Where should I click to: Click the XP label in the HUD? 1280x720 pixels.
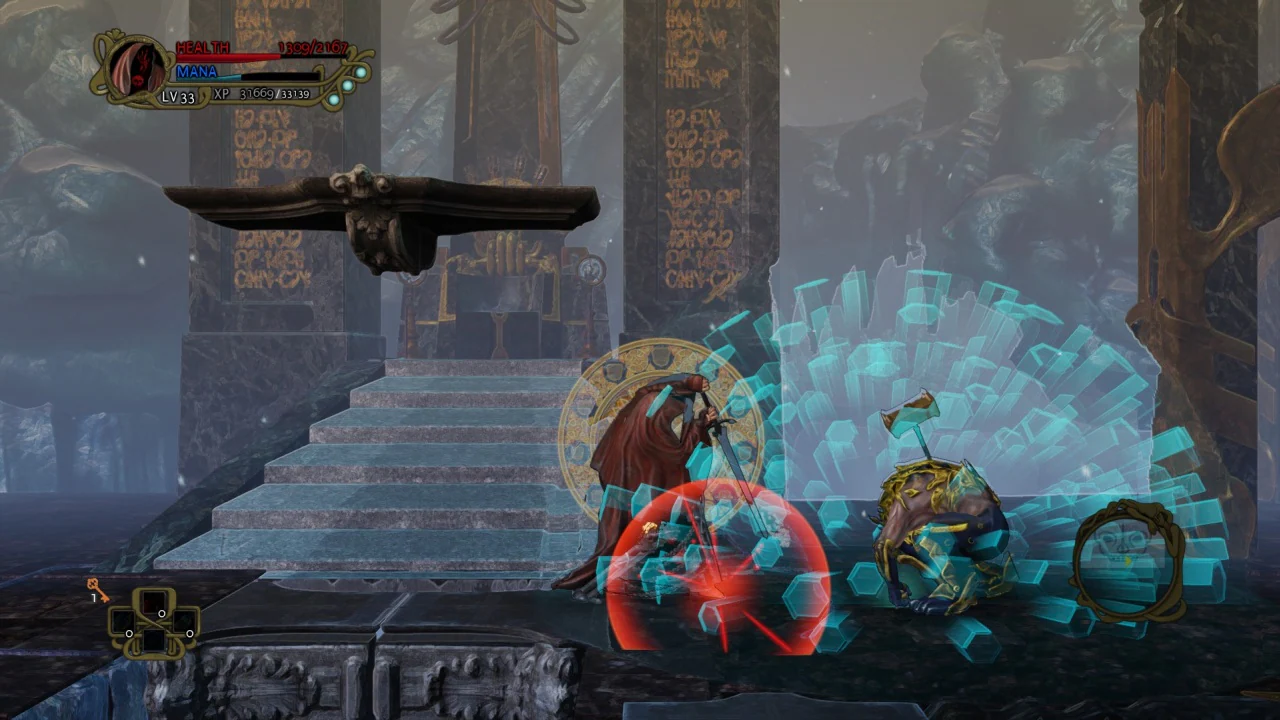[221, 94]
